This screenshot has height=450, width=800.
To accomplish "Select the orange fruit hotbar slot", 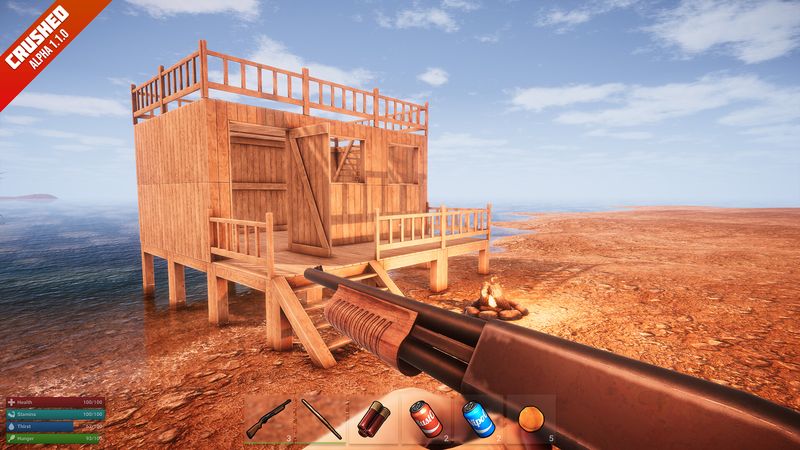I will (x=530, y=417).
